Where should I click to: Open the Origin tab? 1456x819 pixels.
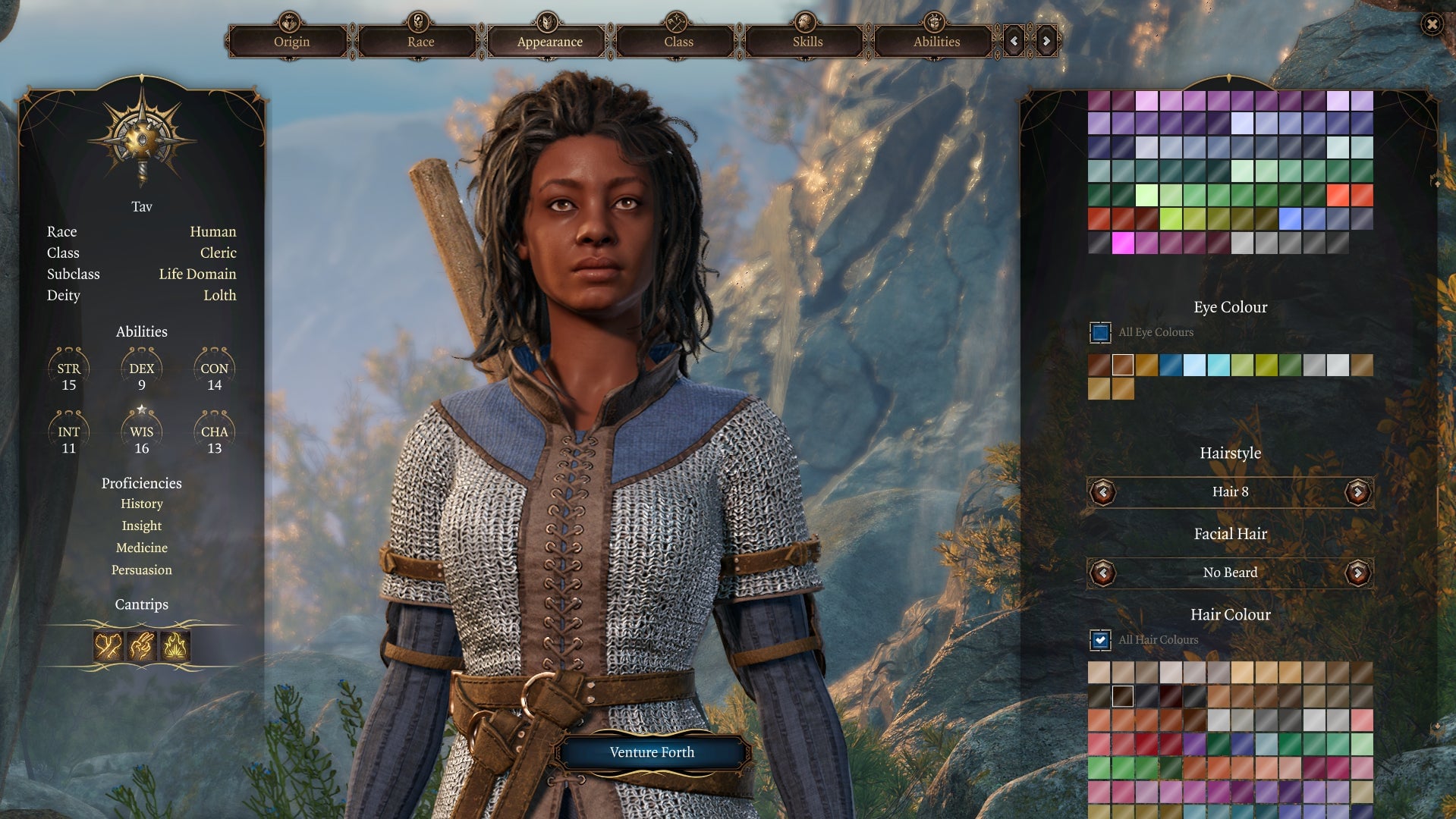(291, 42)
